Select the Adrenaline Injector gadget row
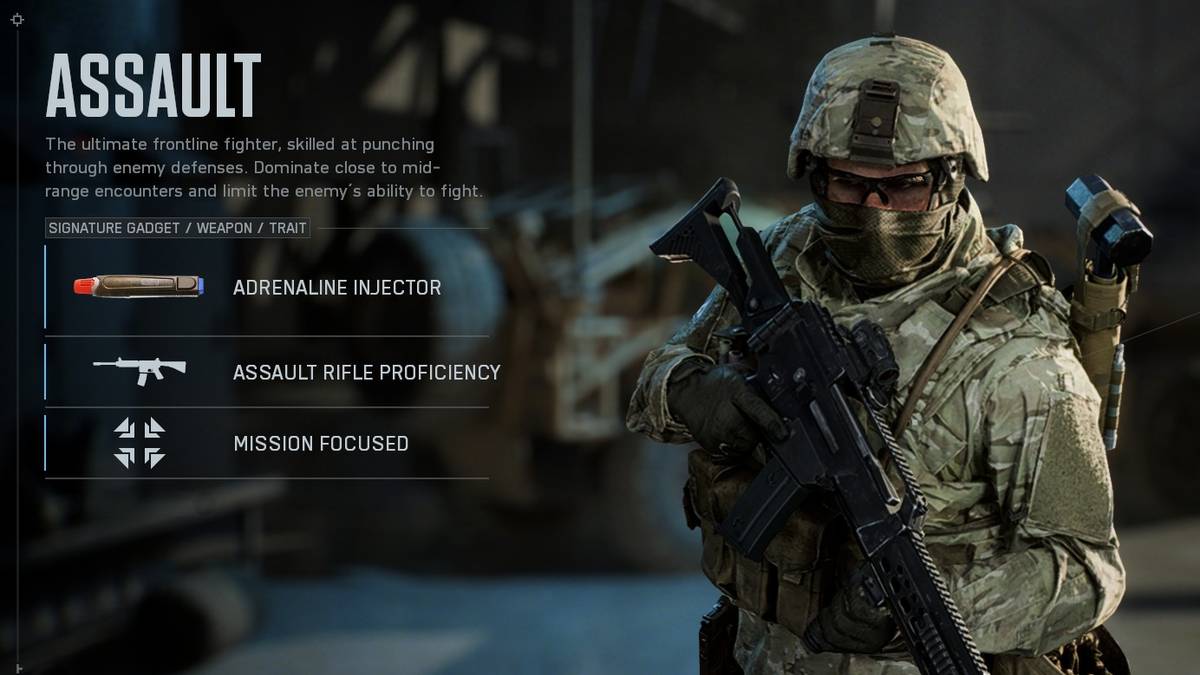The height and width of the screenshot is (675, 1200). coord(267,288)
